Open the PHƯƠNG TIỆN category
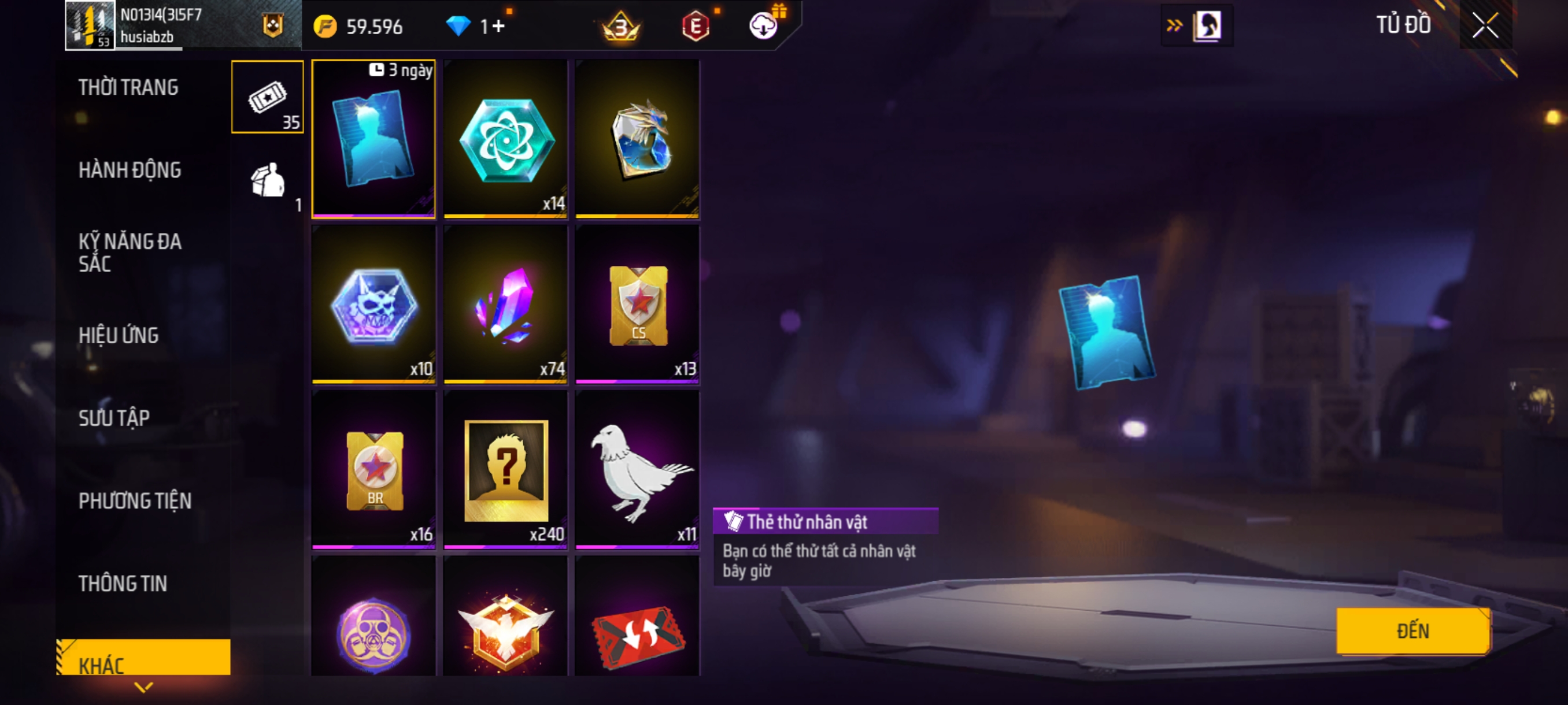 click(x=135, y=500)
